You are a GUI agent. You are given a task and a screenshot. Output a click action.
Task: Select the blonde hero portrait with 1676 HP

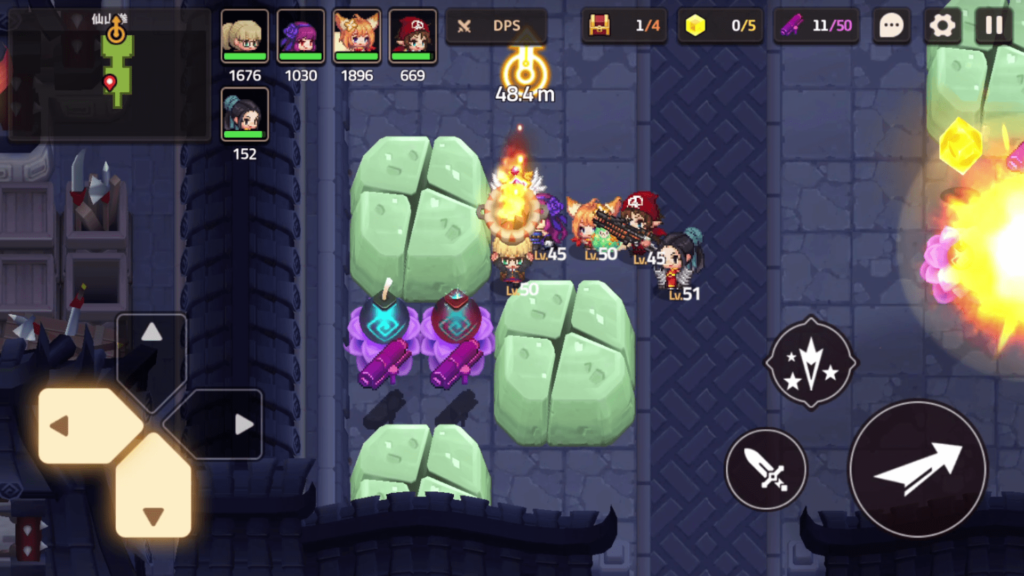point(244,37)
